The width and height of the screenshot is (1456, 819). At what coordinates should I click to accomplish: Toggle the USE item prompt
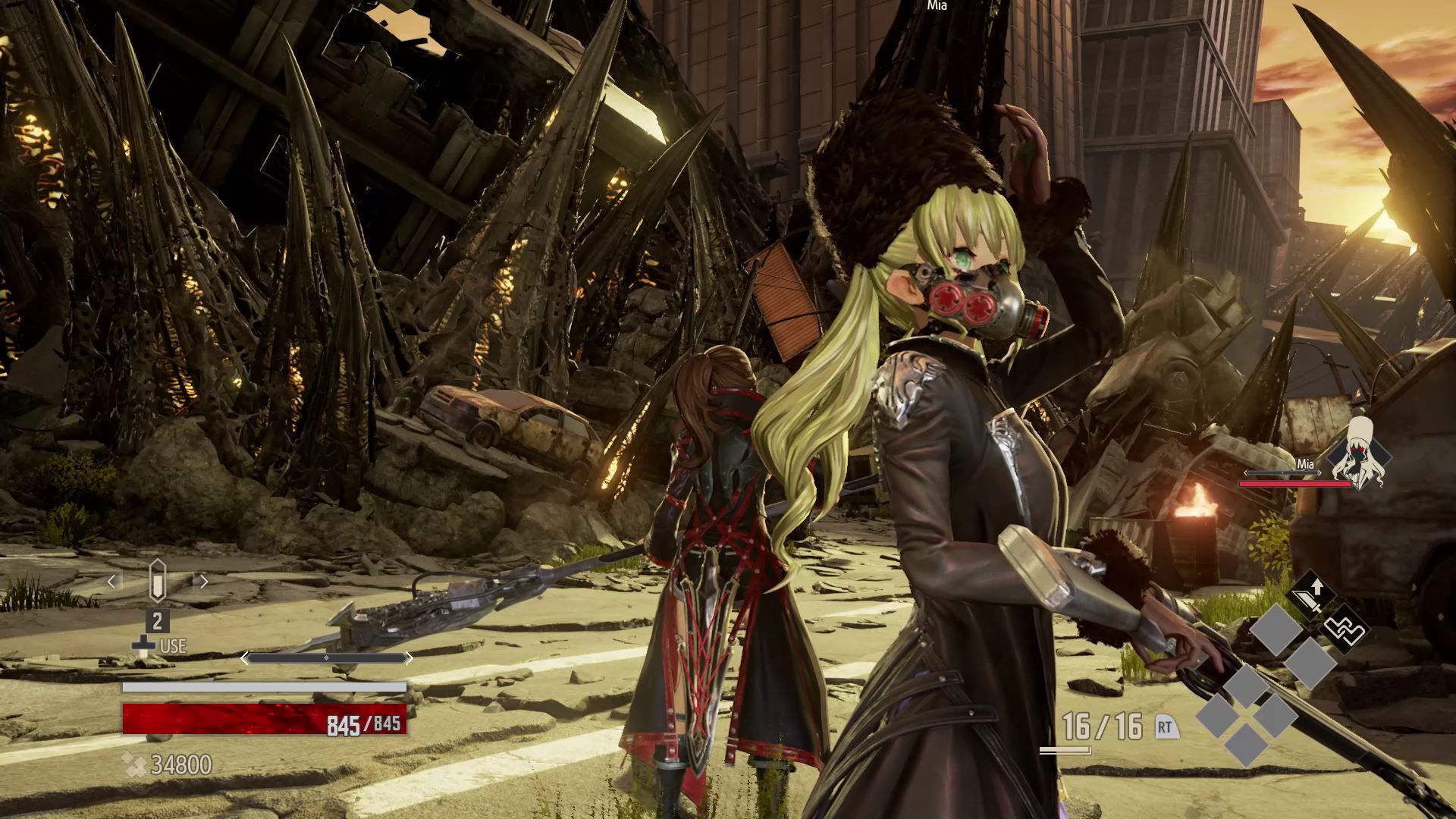point(171,645)
